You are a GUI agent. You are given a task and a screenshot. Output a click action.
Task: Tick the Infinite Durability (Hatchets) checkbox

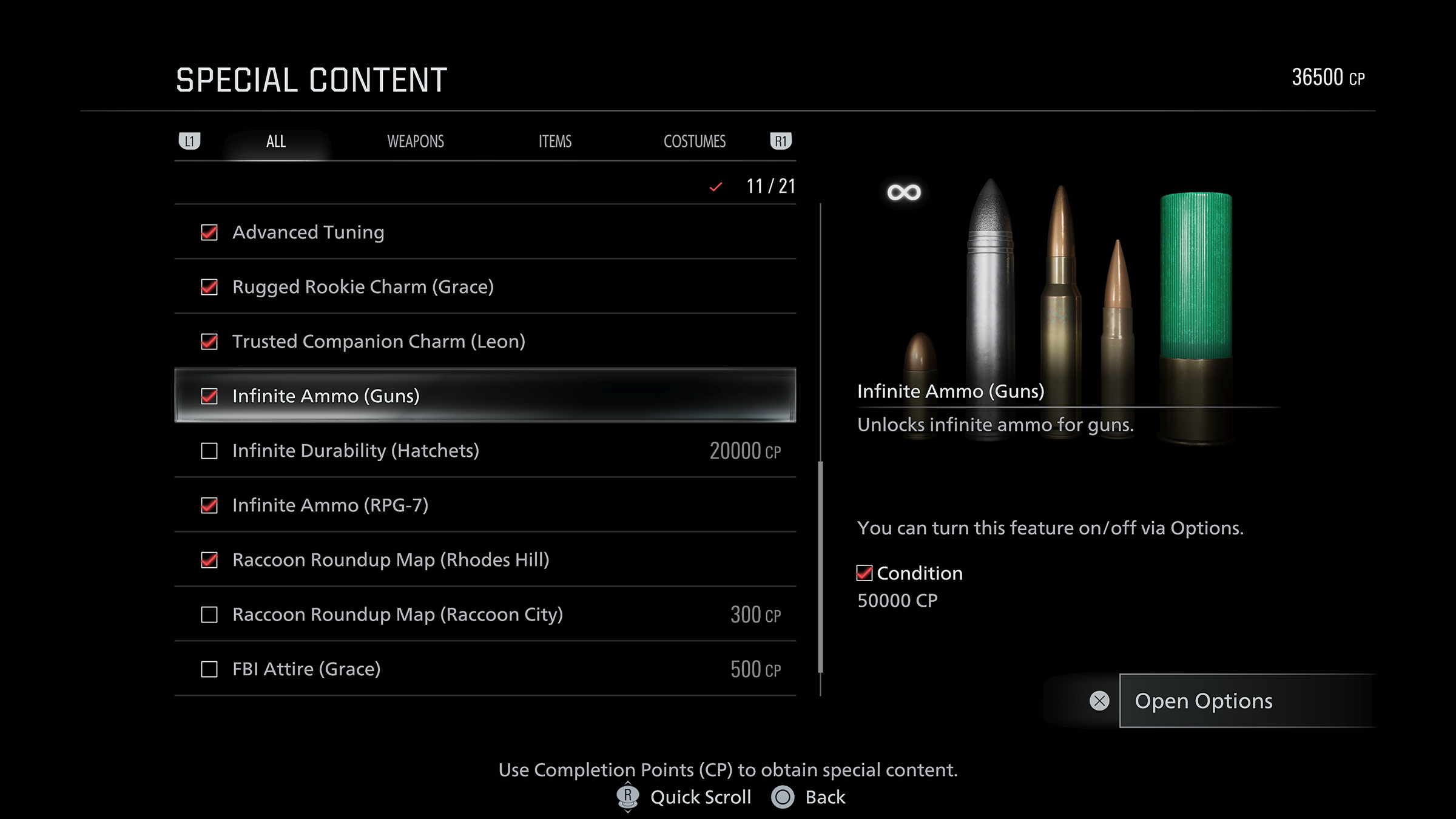click(209, 451)
